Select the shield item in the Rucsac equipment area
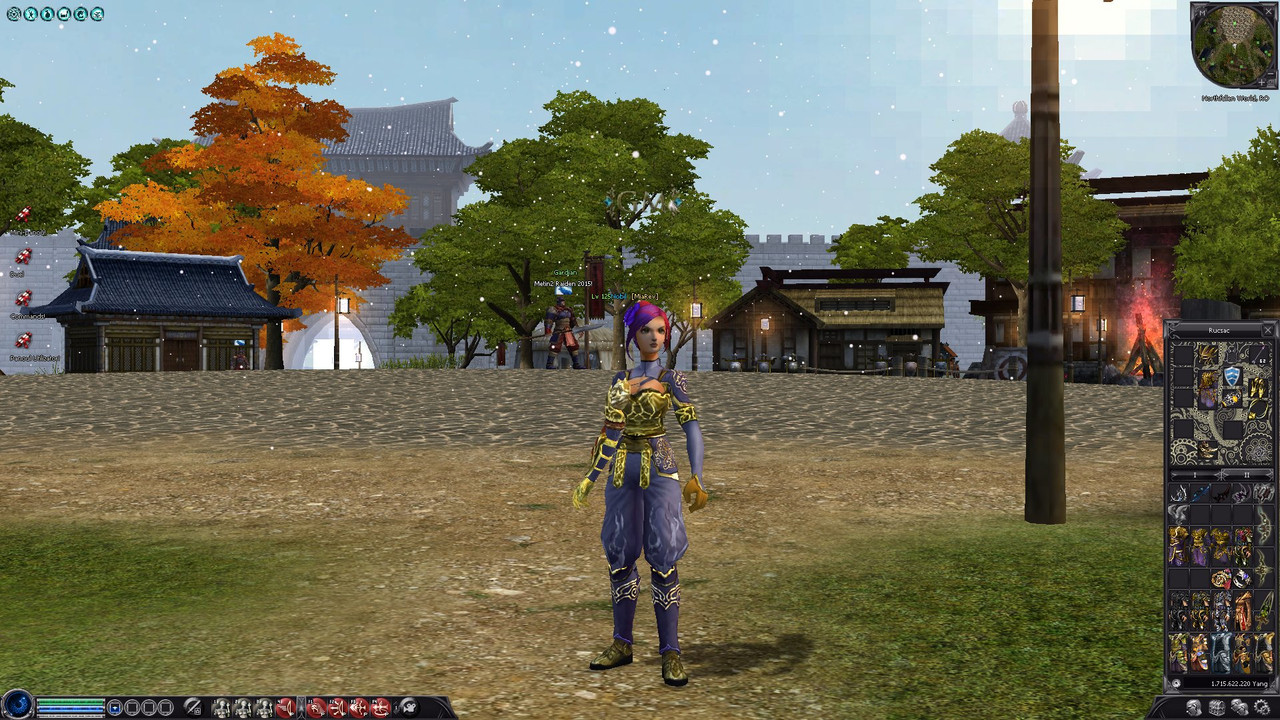1280x720 pixels. pos(1232,376)
